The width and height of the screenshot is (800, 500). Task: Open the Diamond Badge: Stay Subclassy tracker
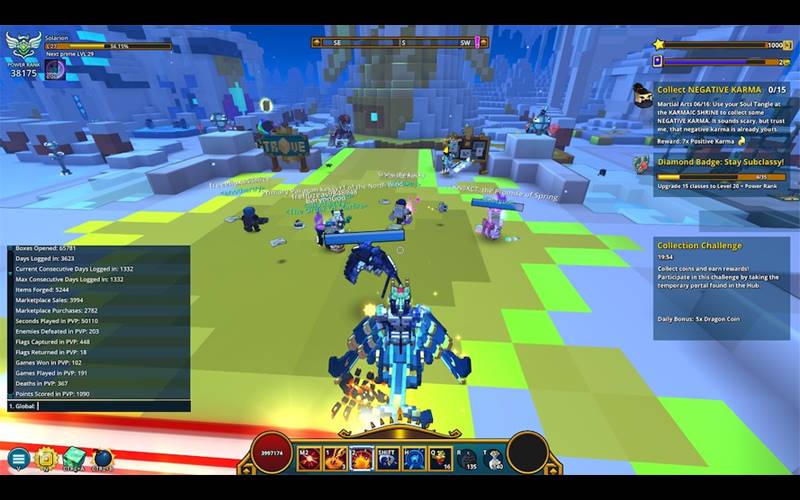[x=720, y=160]
